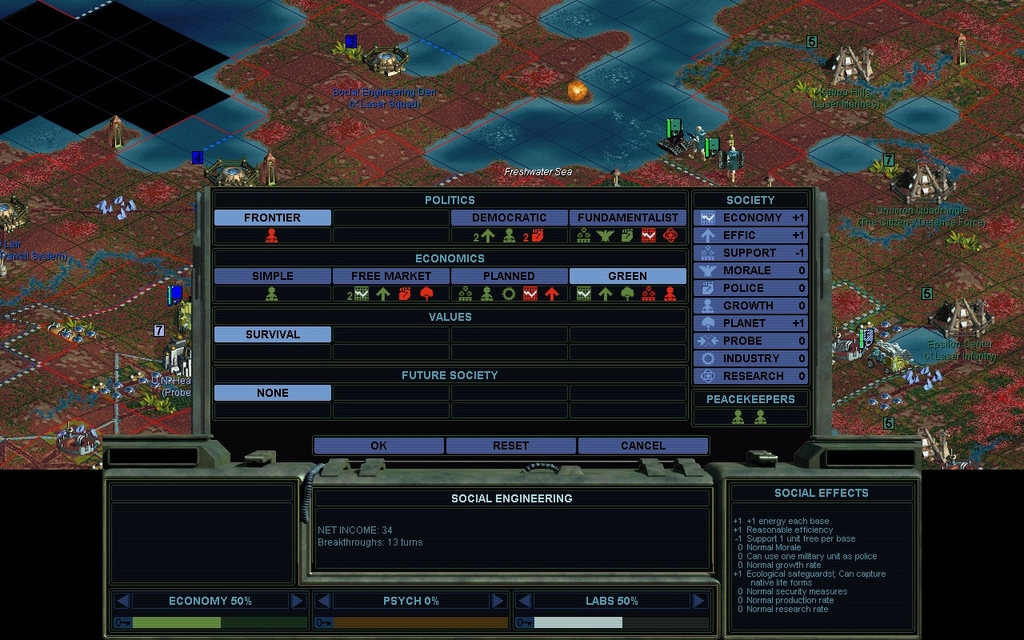Choose Free Market economics

[391, 275]
